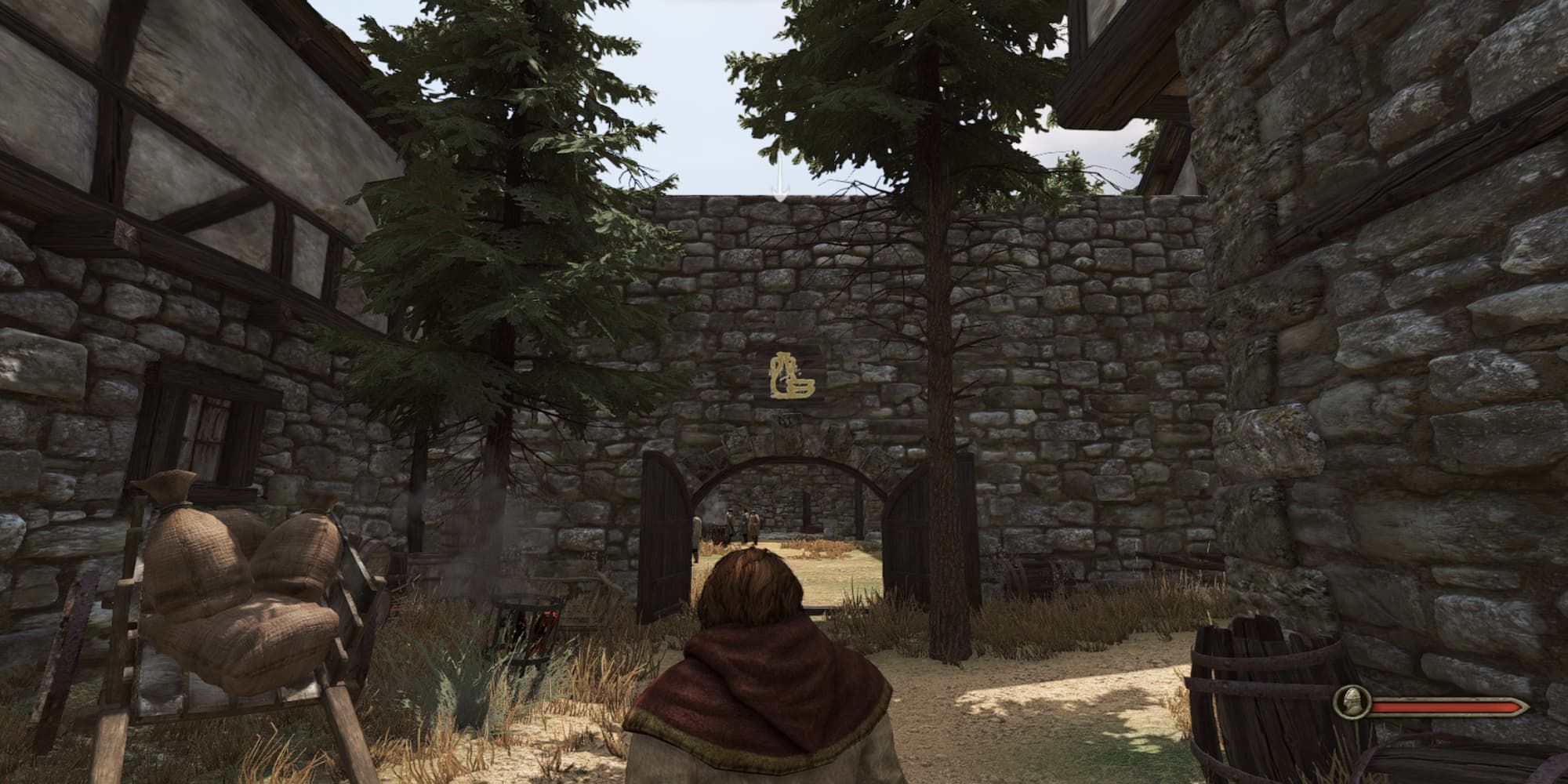Select the golden jug-and-bowl location marker
Image resolution: width=1568 pixels, height=784 pixels.
point(791,375)
